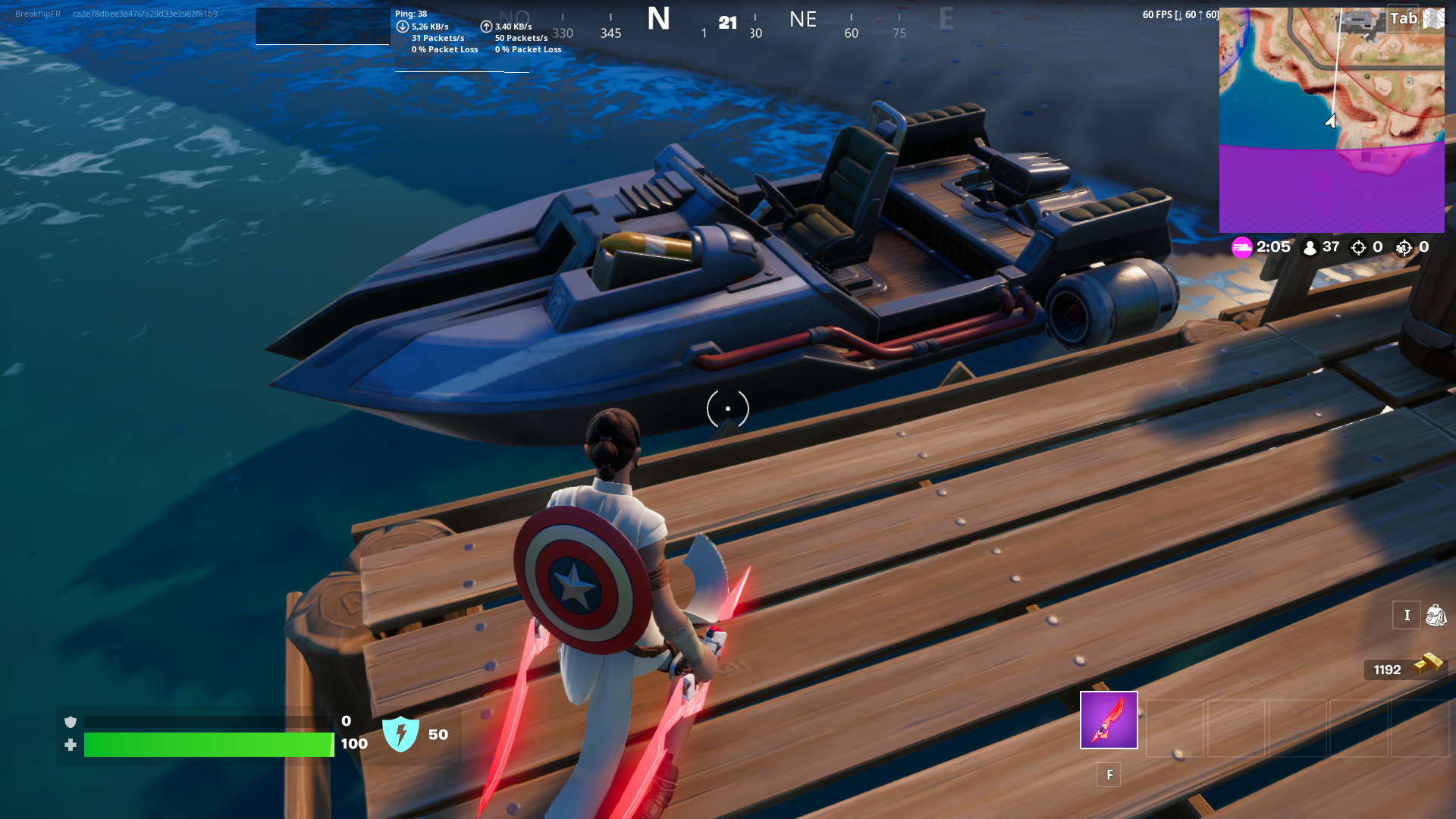Click the N heading on the compass bar
1456x819 pixels.
[x=658, y=19]
